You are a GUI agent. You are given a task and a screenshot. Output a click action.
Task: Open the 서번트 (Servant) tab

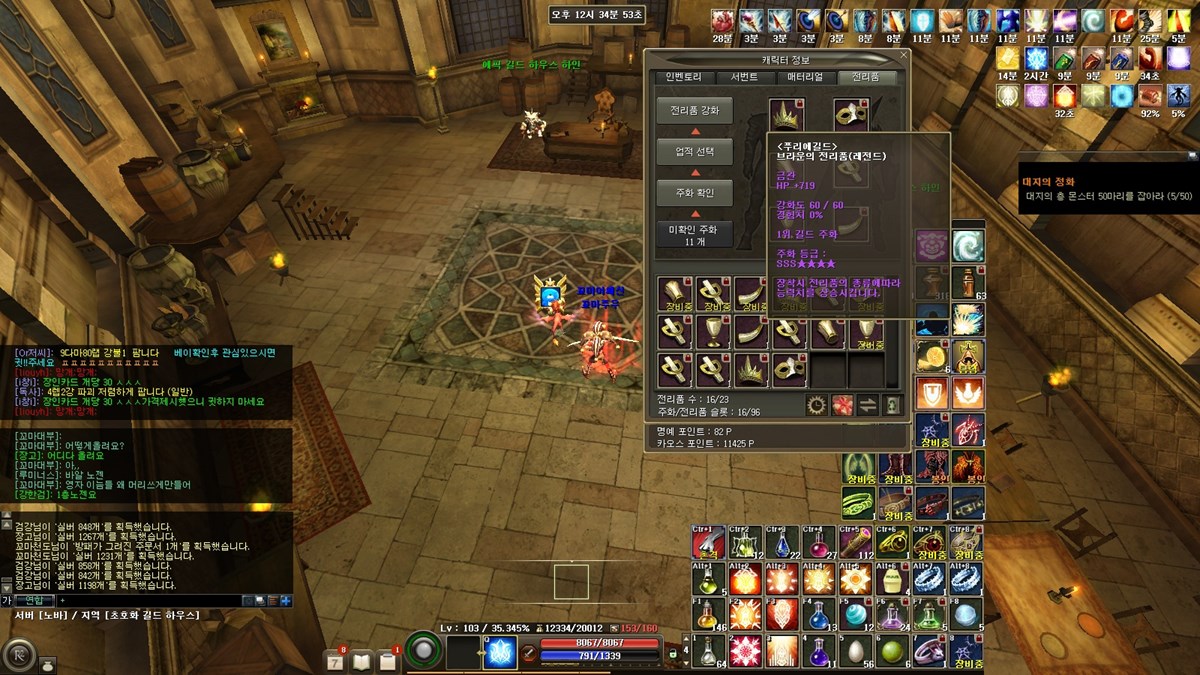click(x=744, y=77)
